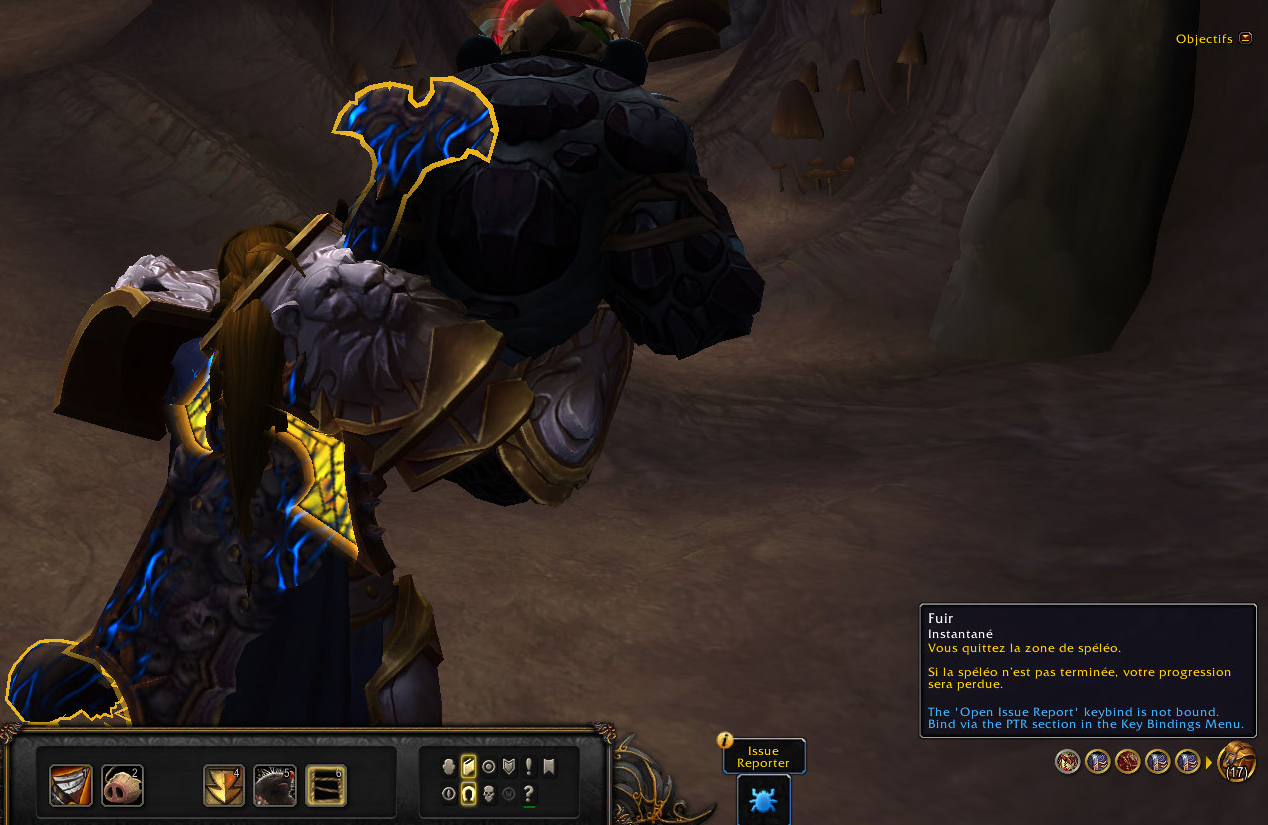Click the rope ladder Fuir ability
Viewport: 1268px width, 825px height.
click(x=326, y=786)
